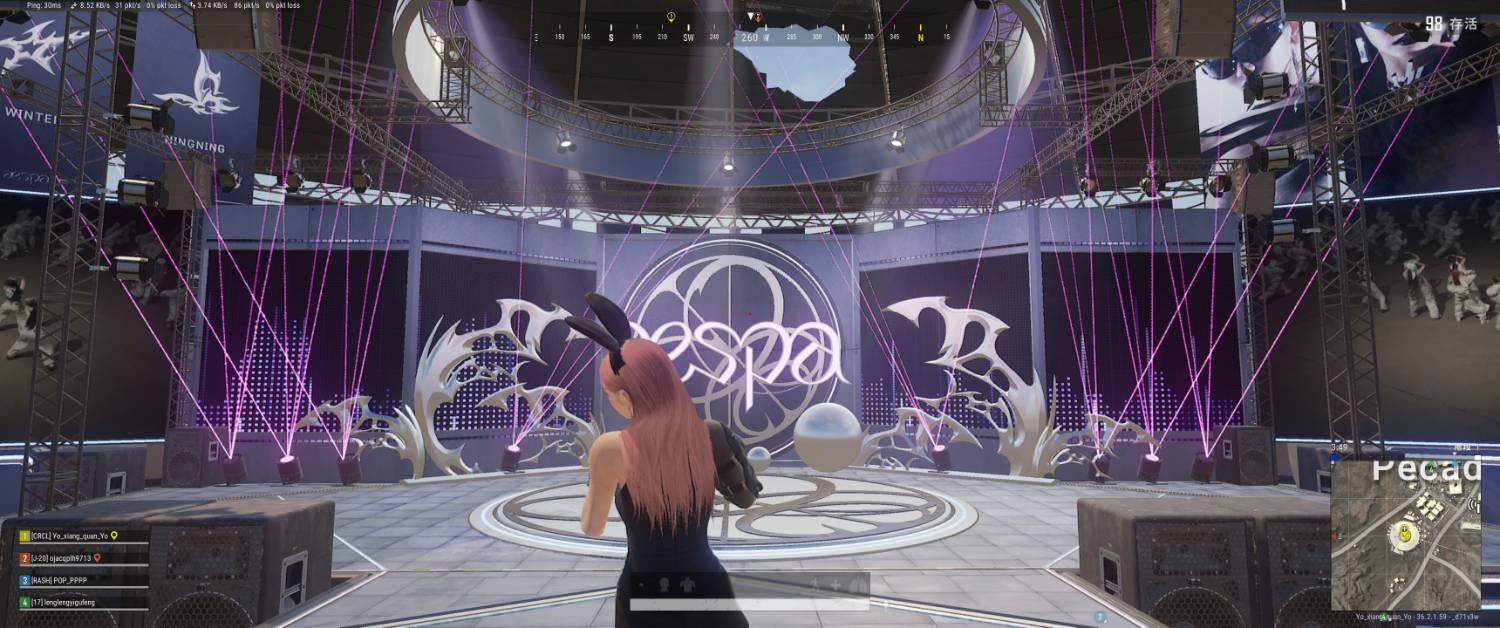
Task: Choose squad member POP_PPPP
Action: tap(60, 580)
